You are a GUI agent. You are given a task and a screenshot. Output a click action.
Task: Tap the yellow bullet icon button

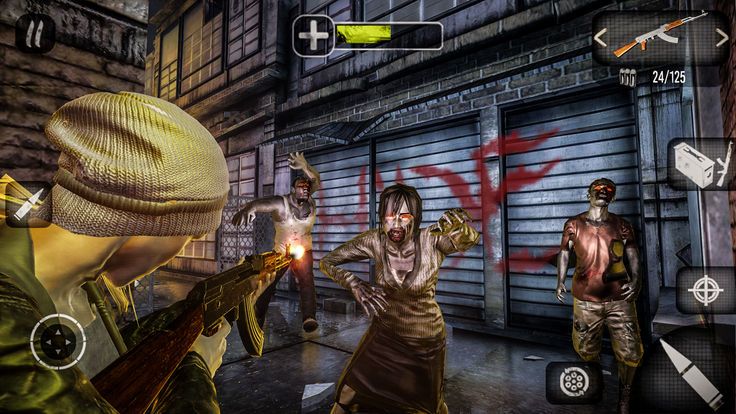coord(26,204)
